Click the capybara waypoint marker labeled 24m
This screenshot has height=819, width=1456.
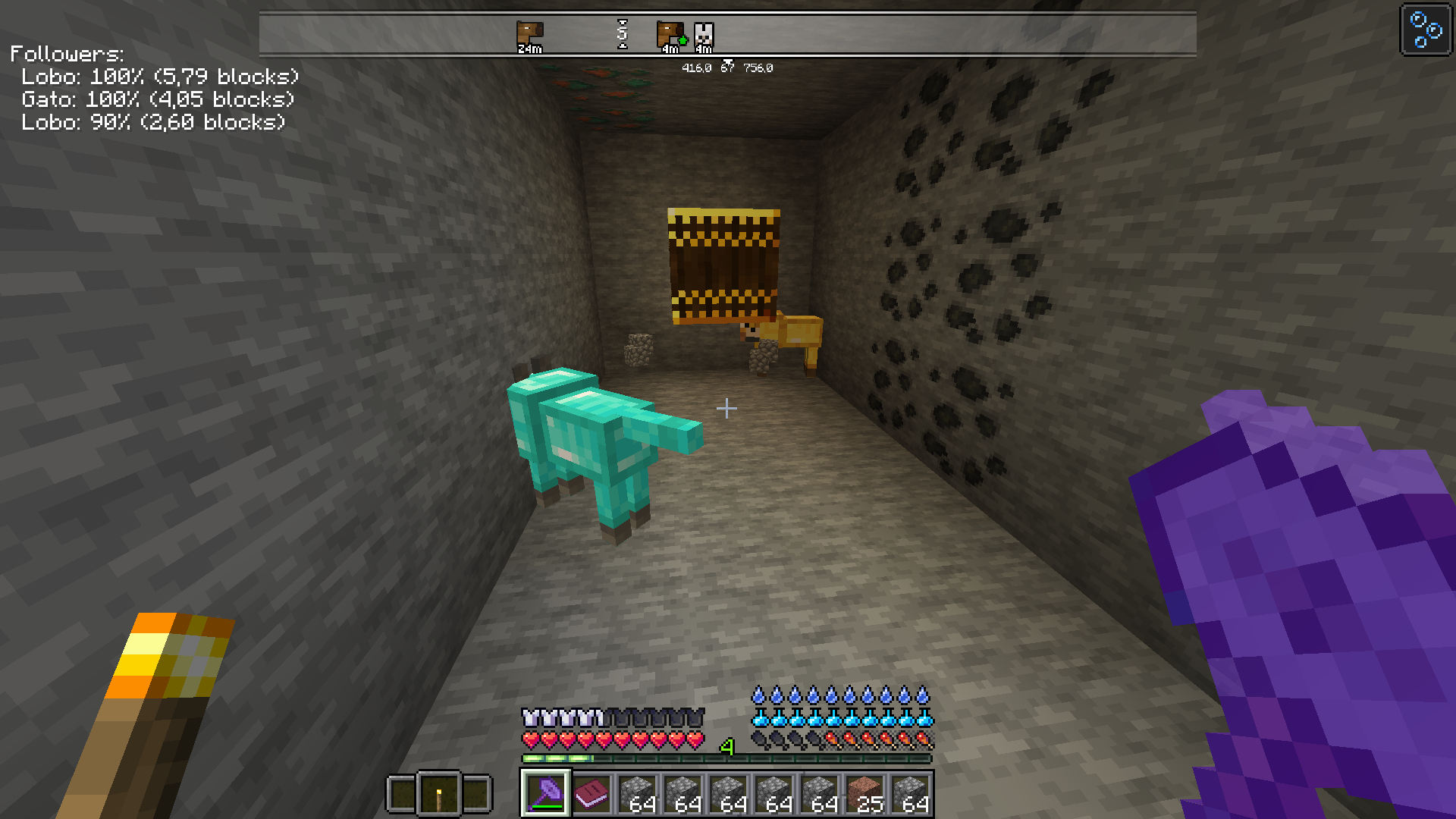[x=529, y=33]
